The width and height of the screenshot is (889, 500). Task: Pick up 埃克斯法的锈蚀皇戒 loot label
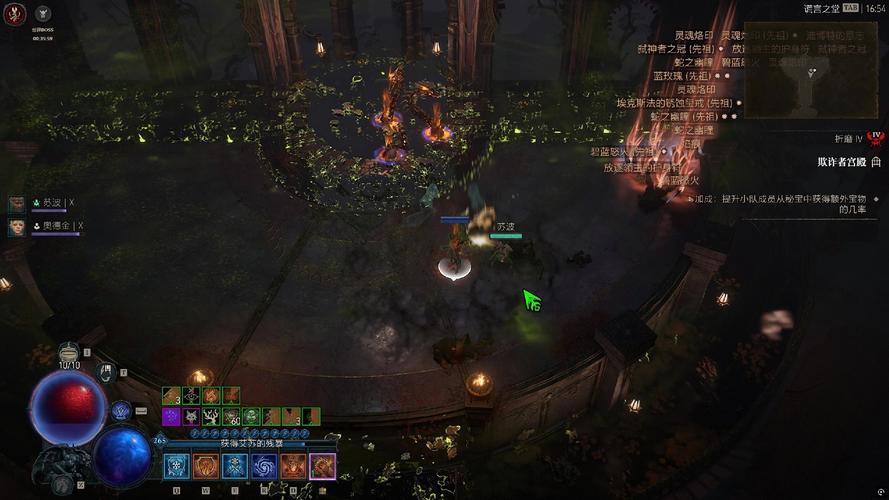(x=676, y=103)
